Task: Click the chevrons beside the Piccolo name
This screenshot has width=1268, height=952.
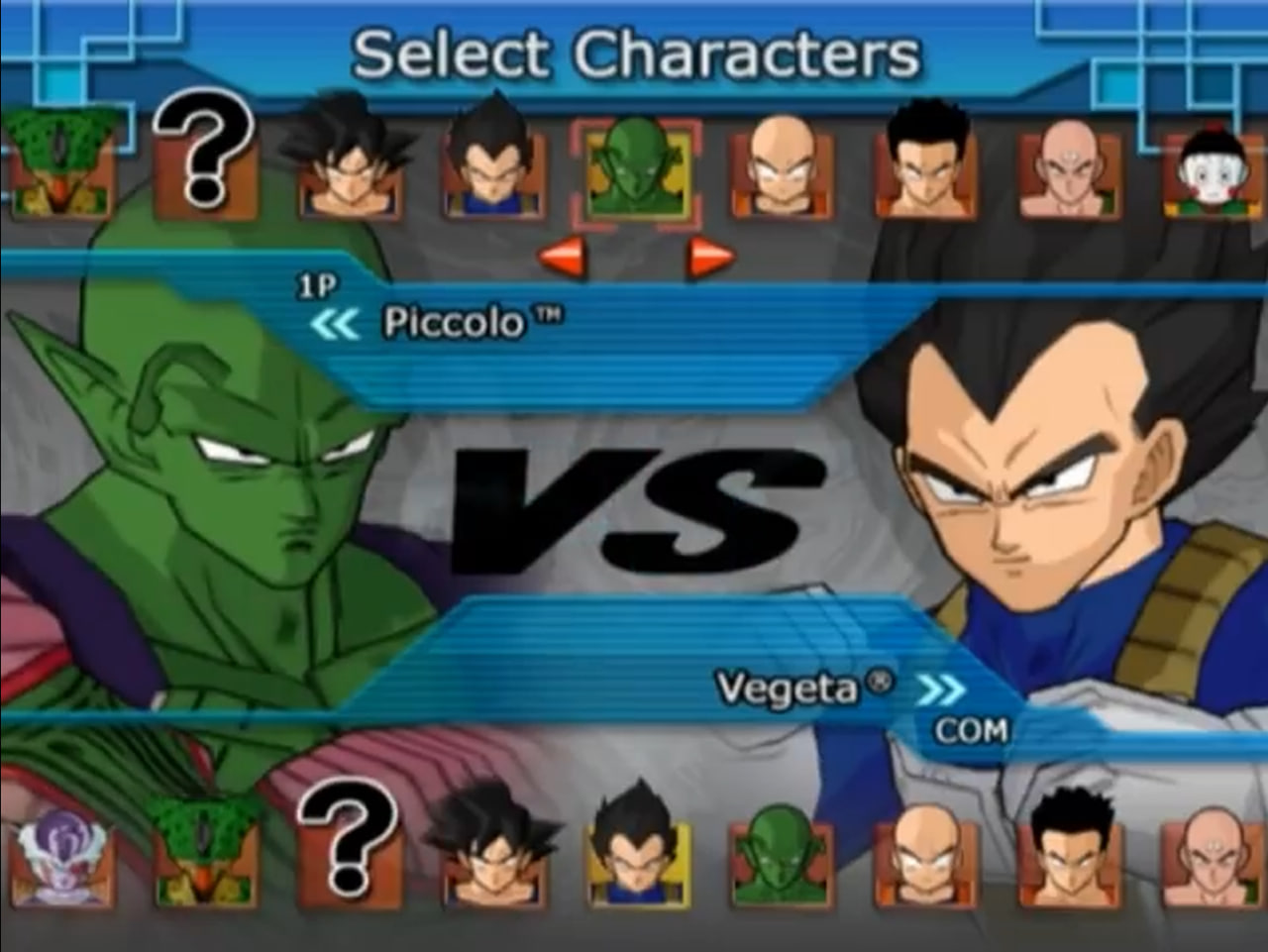Action: [x=334, y=324]
